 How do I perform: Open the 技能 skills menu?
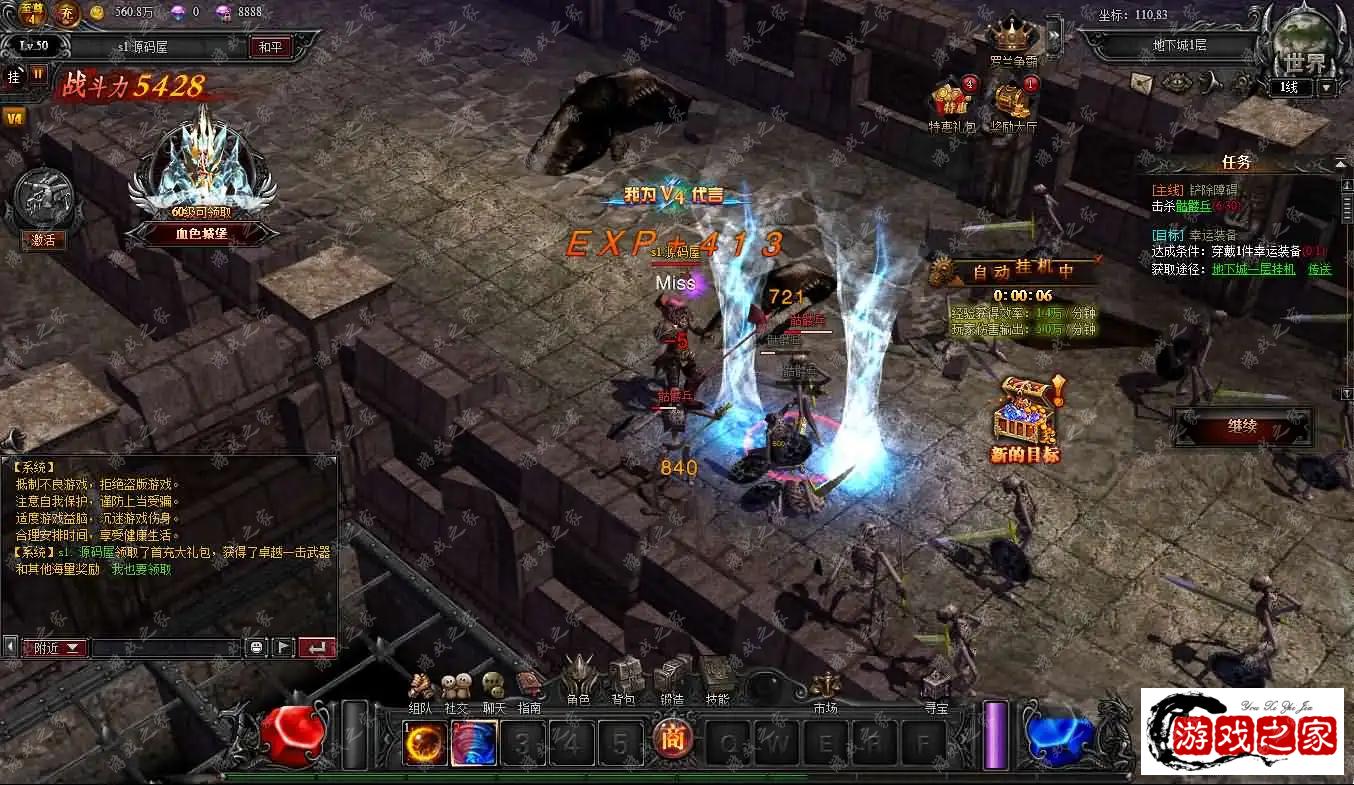pos(717,680)
